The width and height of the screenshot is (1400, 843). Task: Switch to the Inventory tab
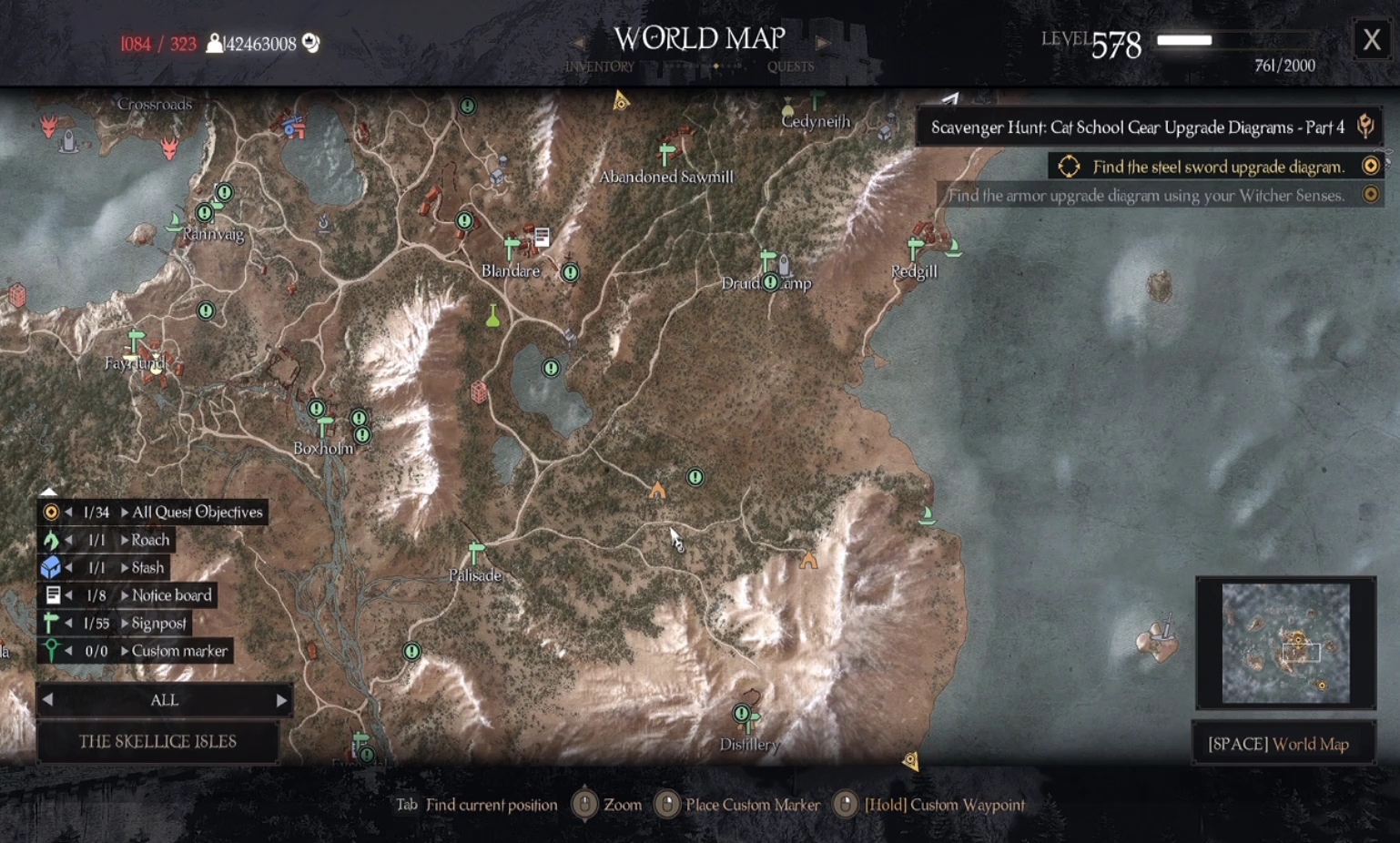599,66
